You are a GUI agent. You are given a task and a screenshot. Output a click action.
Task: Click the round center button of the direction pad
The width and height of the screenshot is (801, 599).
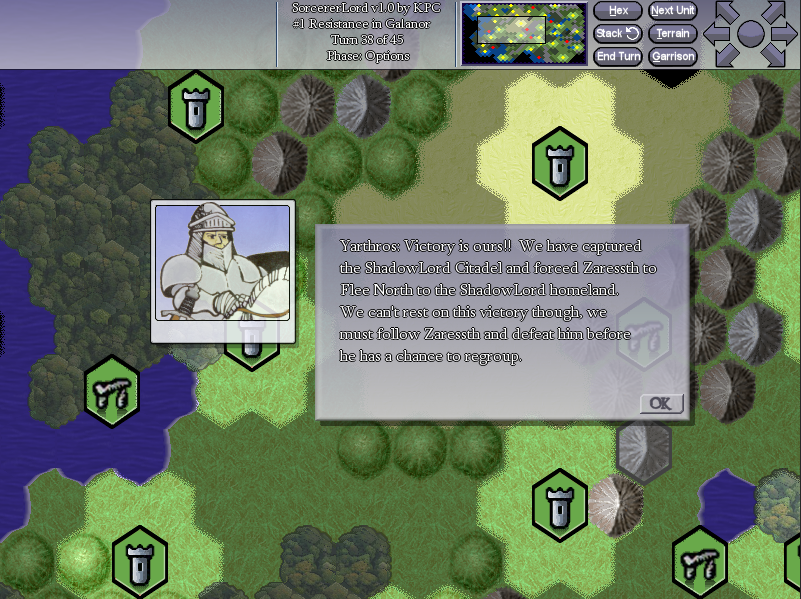click(751, 34)
